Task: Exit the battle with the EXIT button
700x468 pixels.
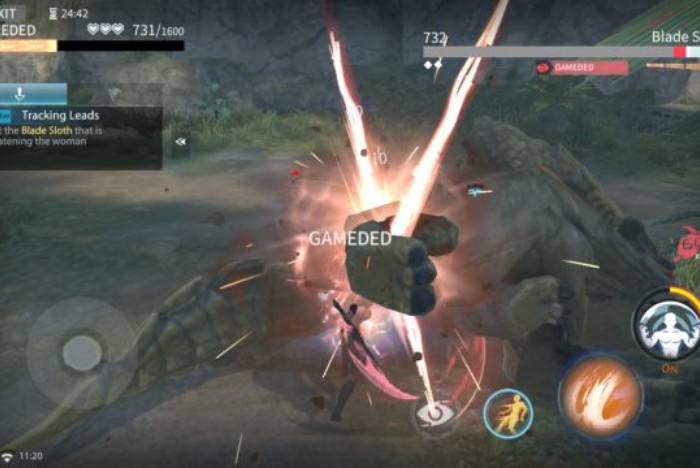Action: click(10, 10)
